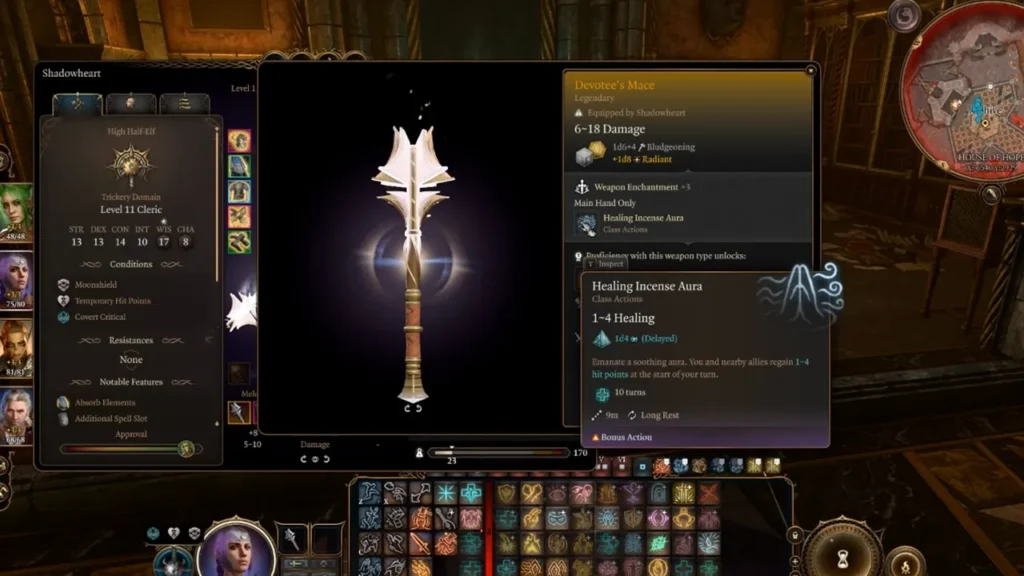
Task: Click Shadowheart's large portrait in the hotbar
Action: click(236, 548)
